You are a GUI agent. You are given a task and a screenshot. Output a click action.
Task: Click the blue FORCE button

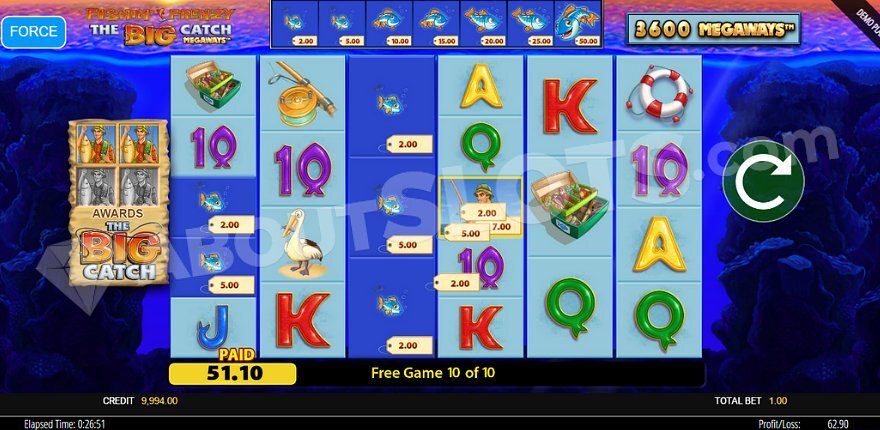(x=33, y=30)
